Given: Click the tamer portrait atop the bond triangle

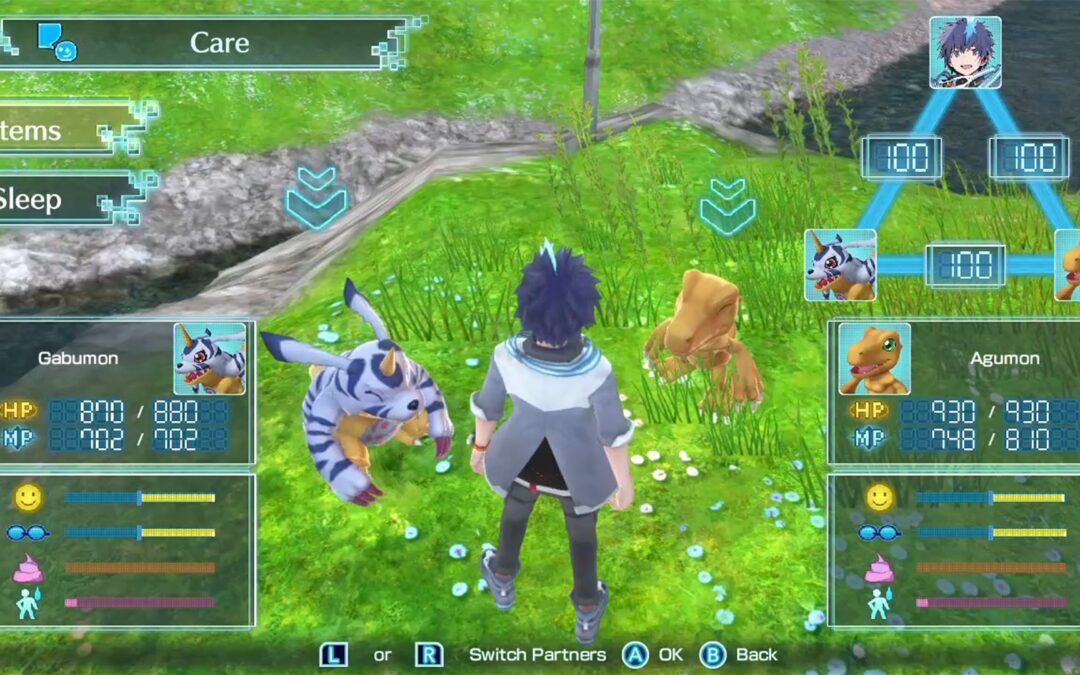Looking at the screenshot, I should tap(965, 52).
